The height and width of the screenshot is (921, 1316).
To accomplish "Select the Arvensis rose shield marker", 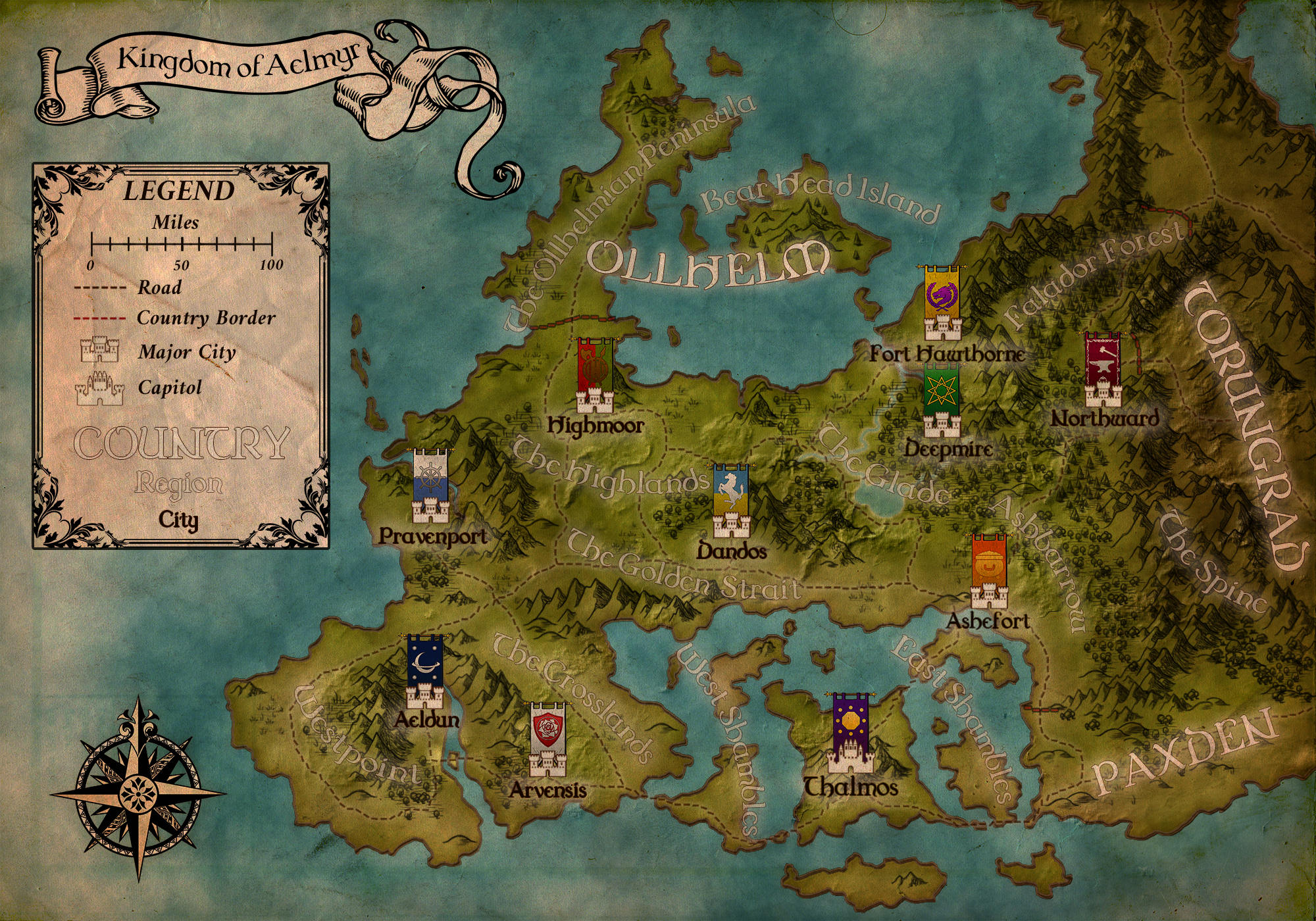I will pos(548,739).
